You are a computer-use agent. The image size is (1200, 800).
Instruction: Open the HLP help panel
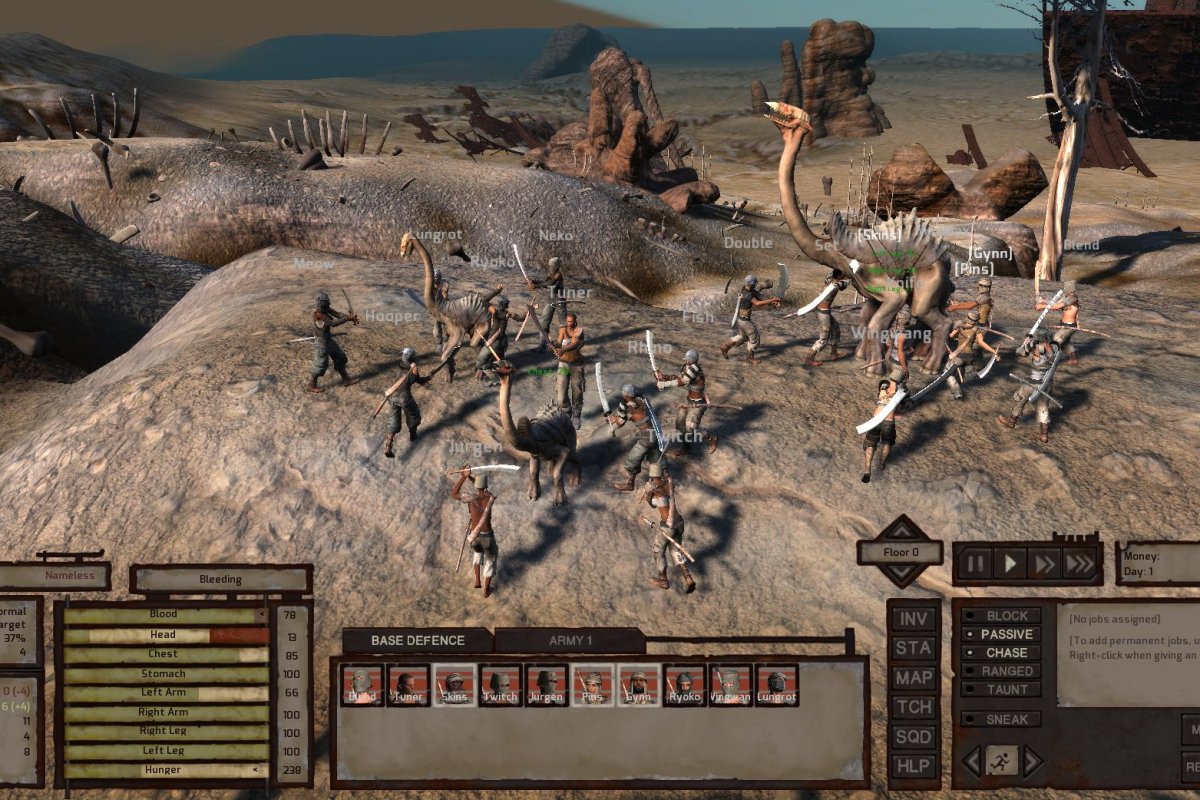pos(913,767)
